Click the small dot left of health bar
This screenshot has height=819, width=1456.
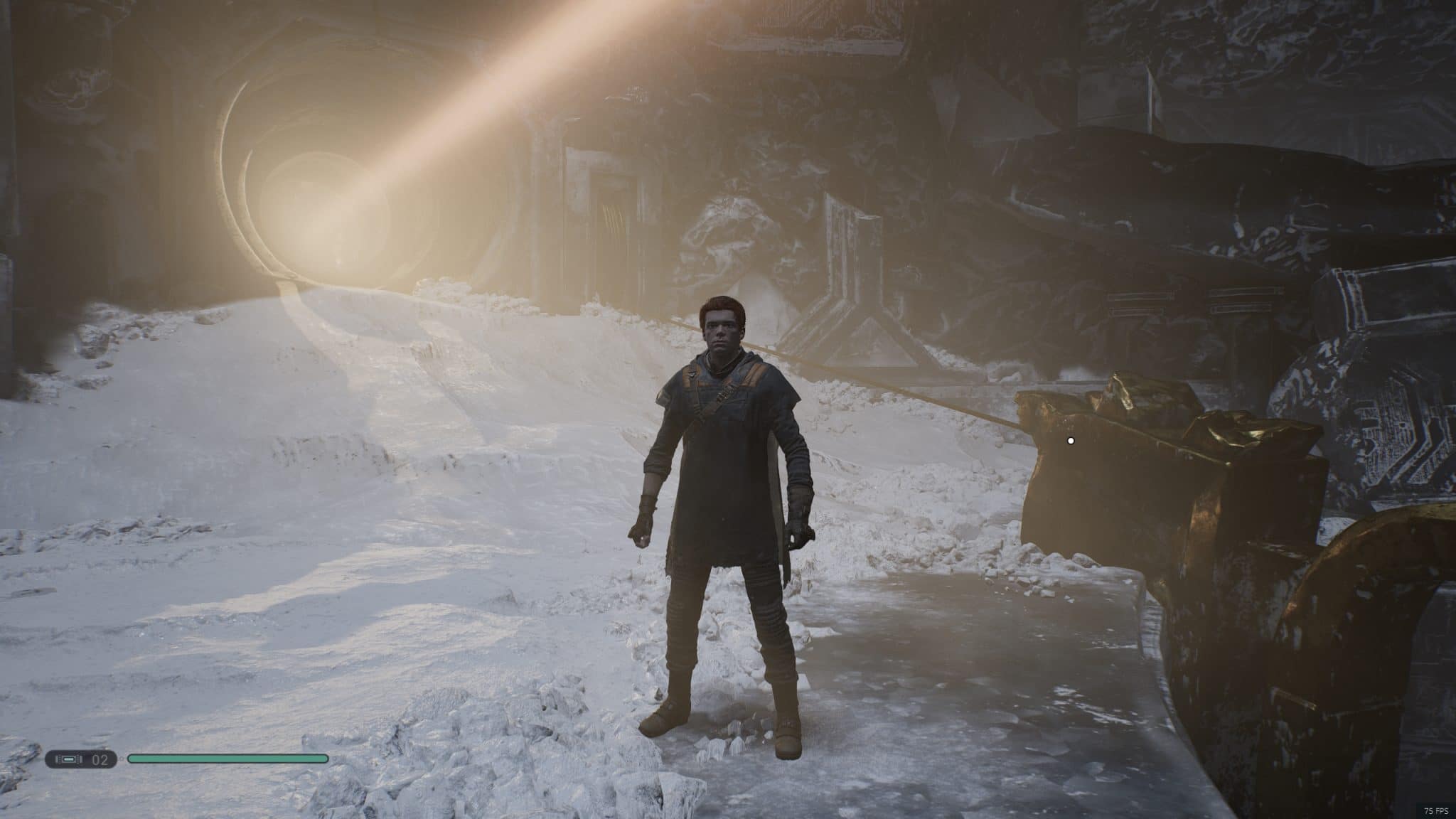click(x=122, y=759)
